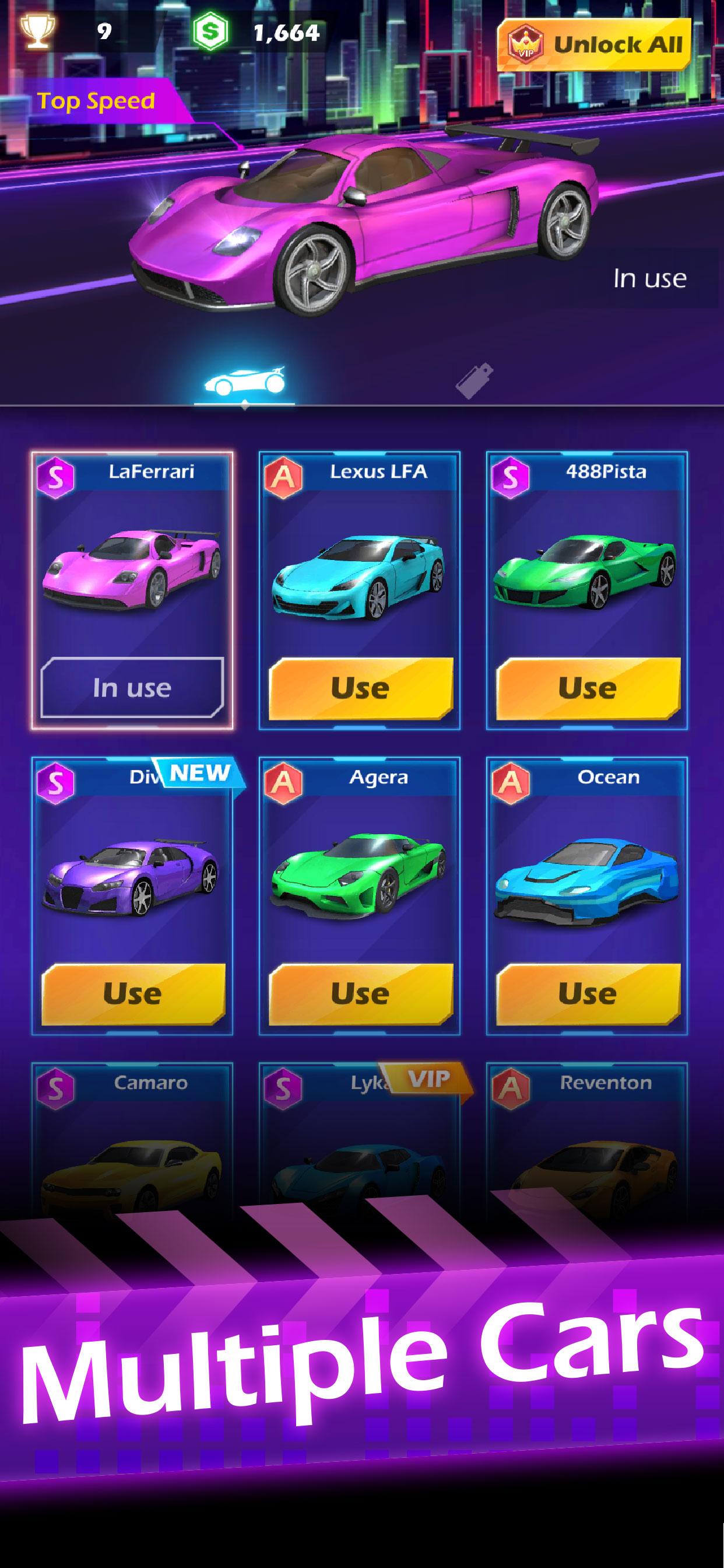The height and width of the screenshot is (1568, 724).
Task: Select the LaFerrari car card
Action: 131,569
